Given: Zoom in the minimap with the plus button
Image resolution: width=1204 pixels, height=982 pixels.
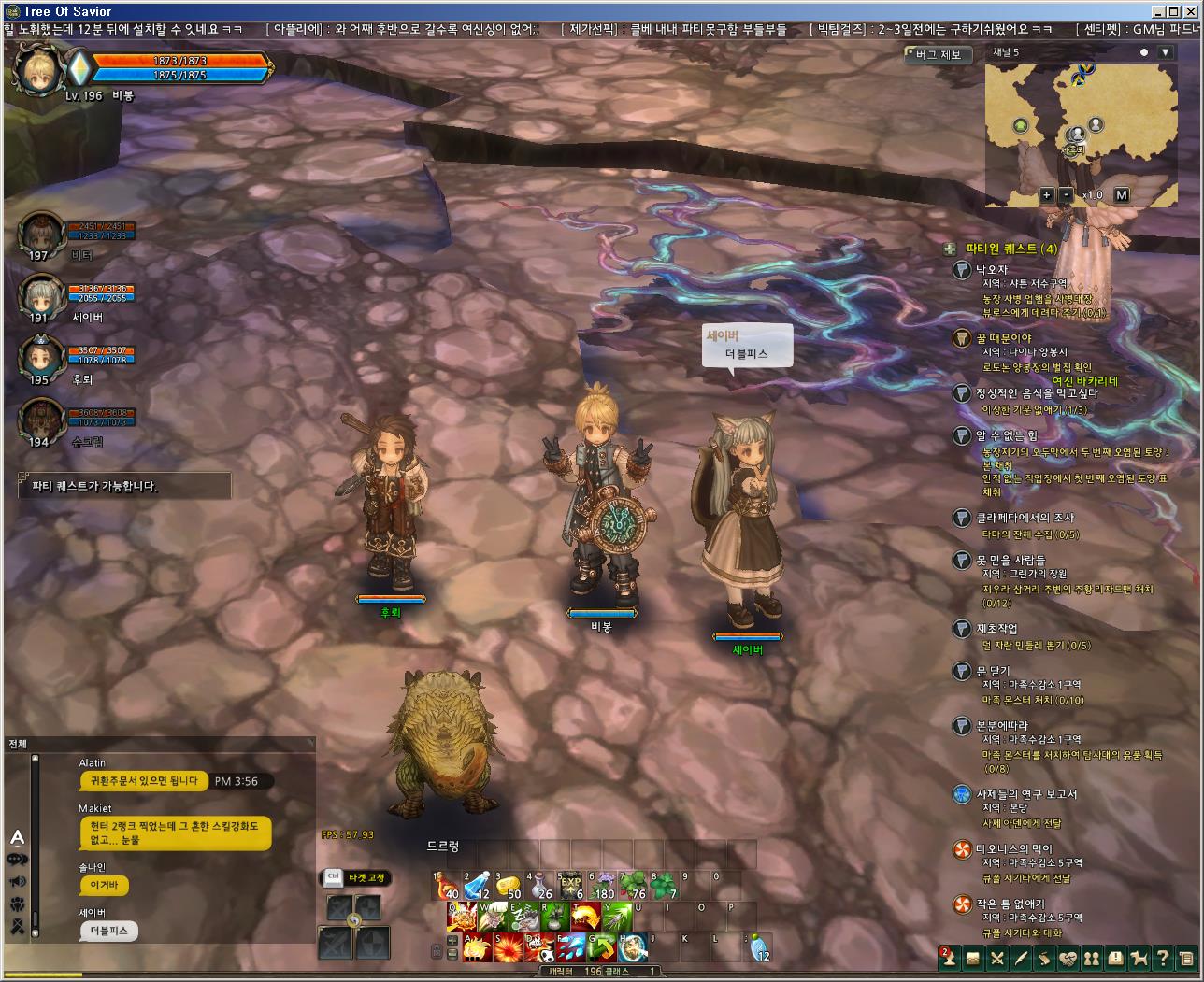Looking at the screenshot, I should click(x=1047, y=195).
